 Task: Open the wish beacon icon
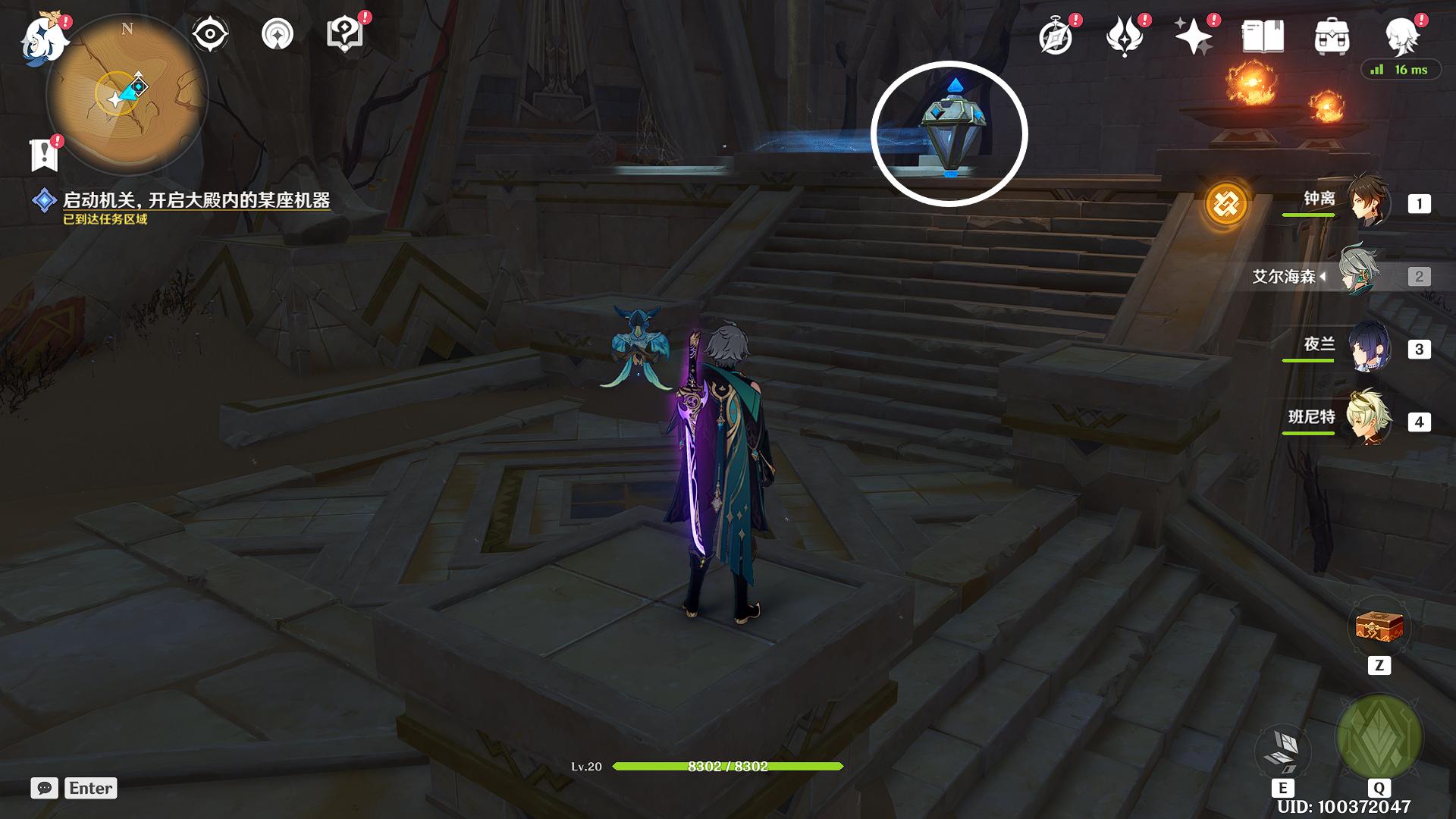tap(277, 34)
